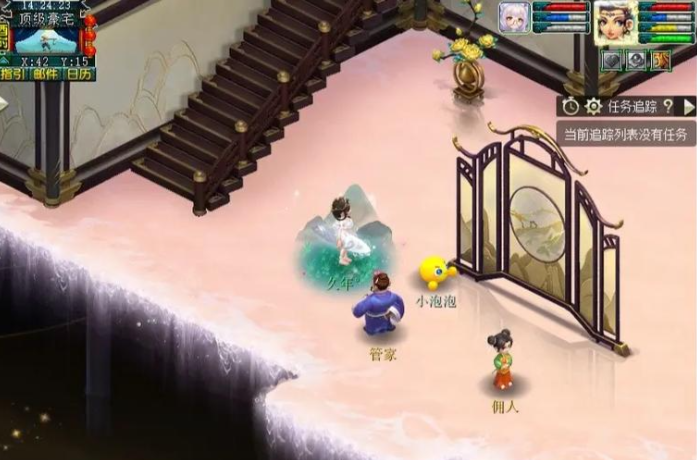
Task: Open the player character portrait
Action: tap(616, 22)
